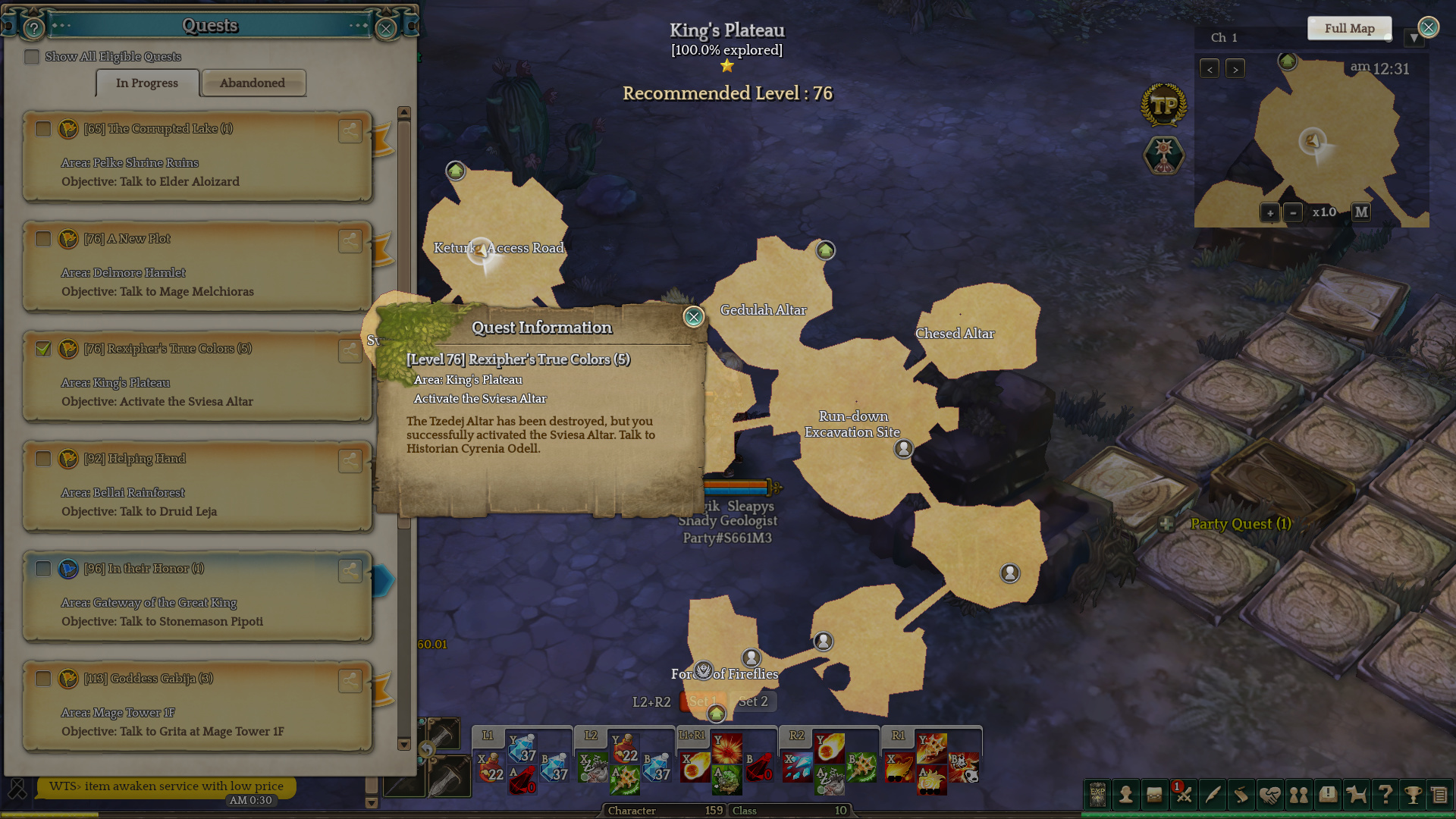
Task: Toggle Show All Eligible Quests checkbox
Action: tap(32, 57)
